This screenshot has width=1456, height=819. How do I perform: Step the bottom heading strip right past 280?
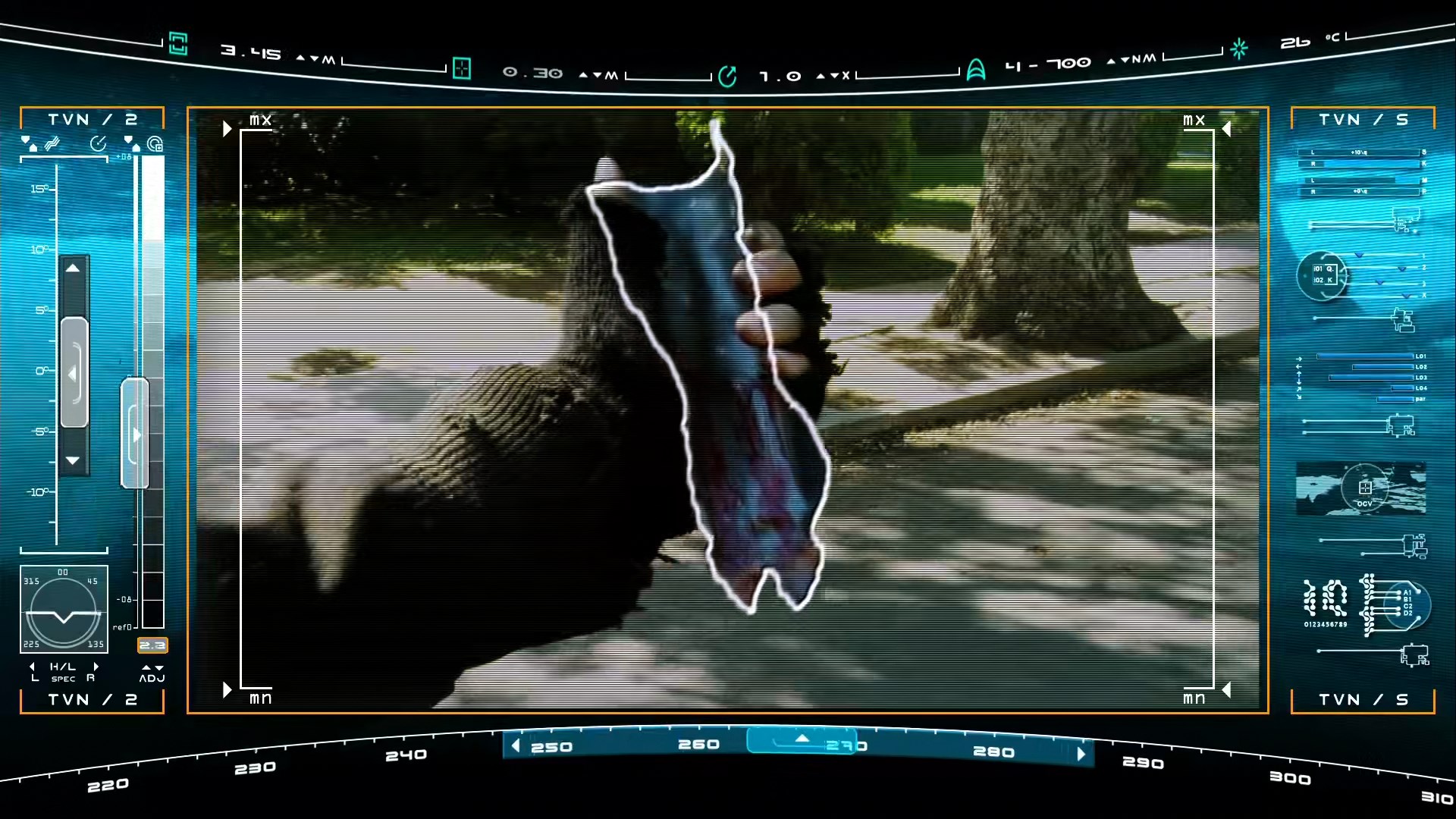click(1081, 754)
